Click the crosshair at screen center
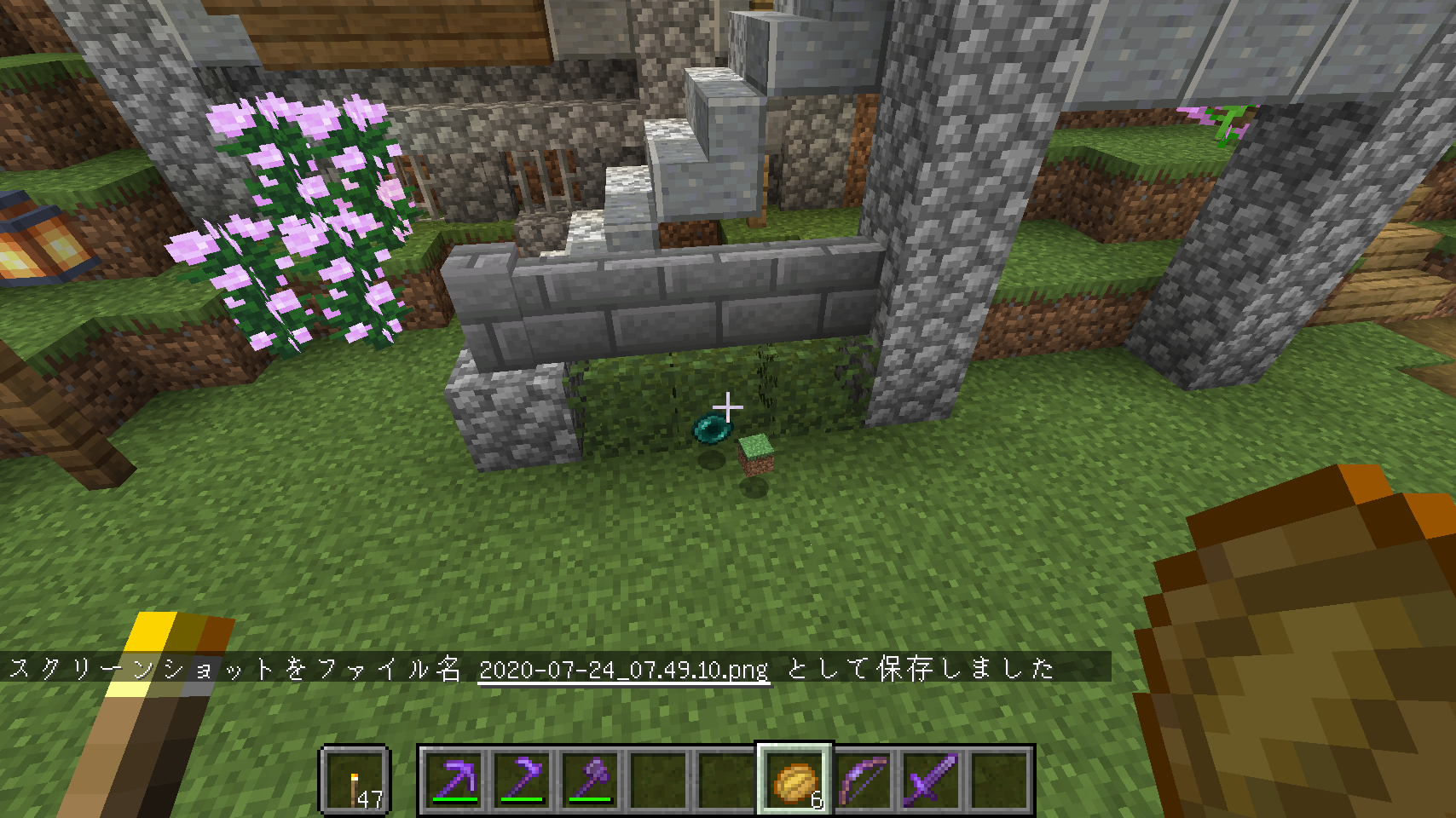The width and height of the screenshot is (1456, 818). [x=728, y=407]
